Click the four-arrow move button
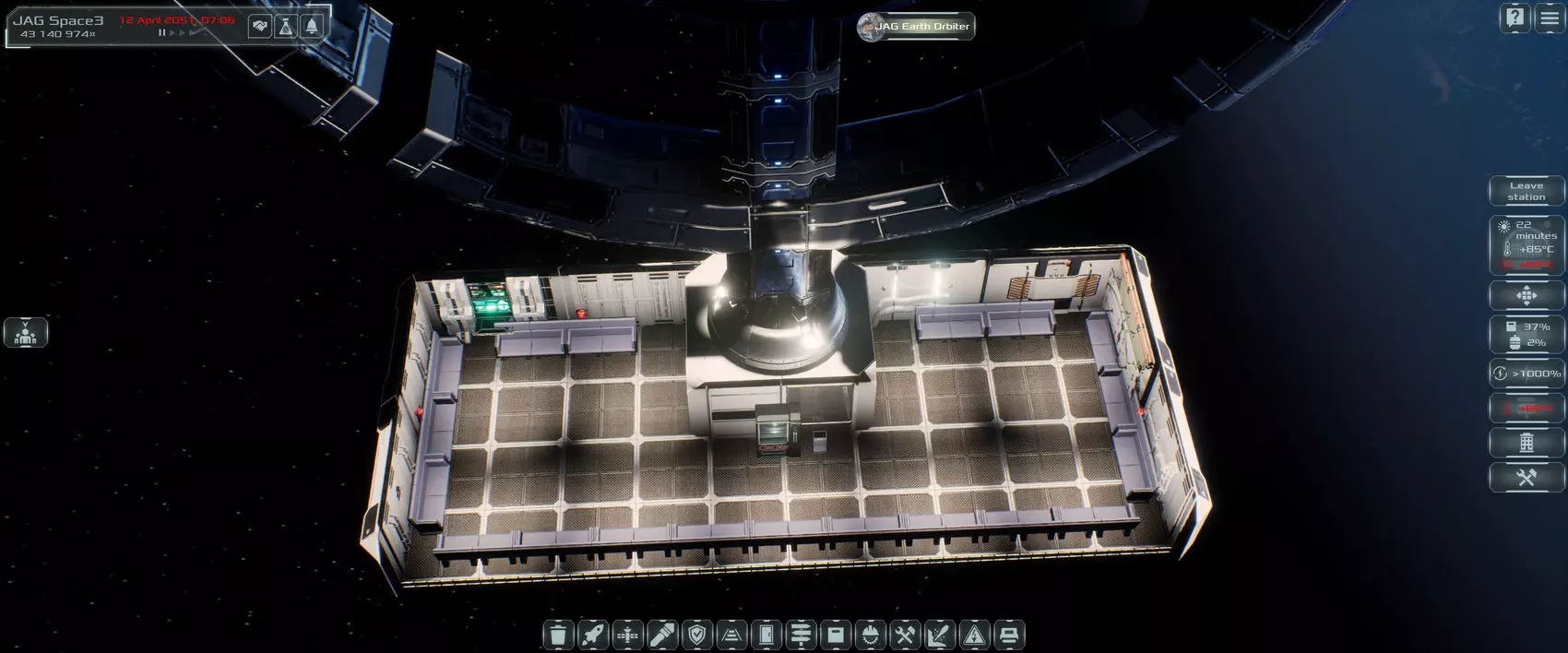The width and height of the screenshot is (1568, 653). tap(1526, 295)
